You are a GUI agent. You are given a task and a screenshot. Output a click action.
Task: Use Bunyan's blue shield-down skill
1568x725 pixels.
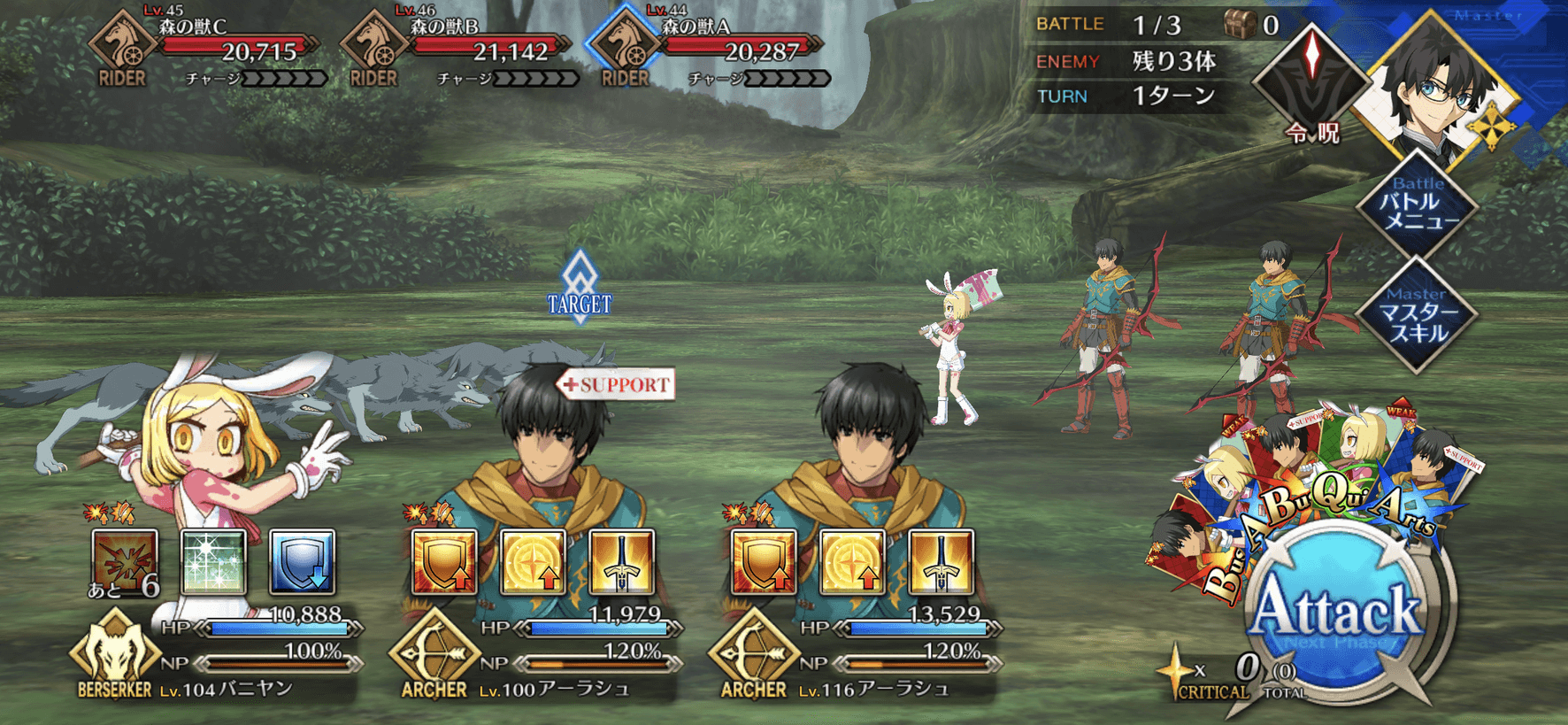[302, 562]
